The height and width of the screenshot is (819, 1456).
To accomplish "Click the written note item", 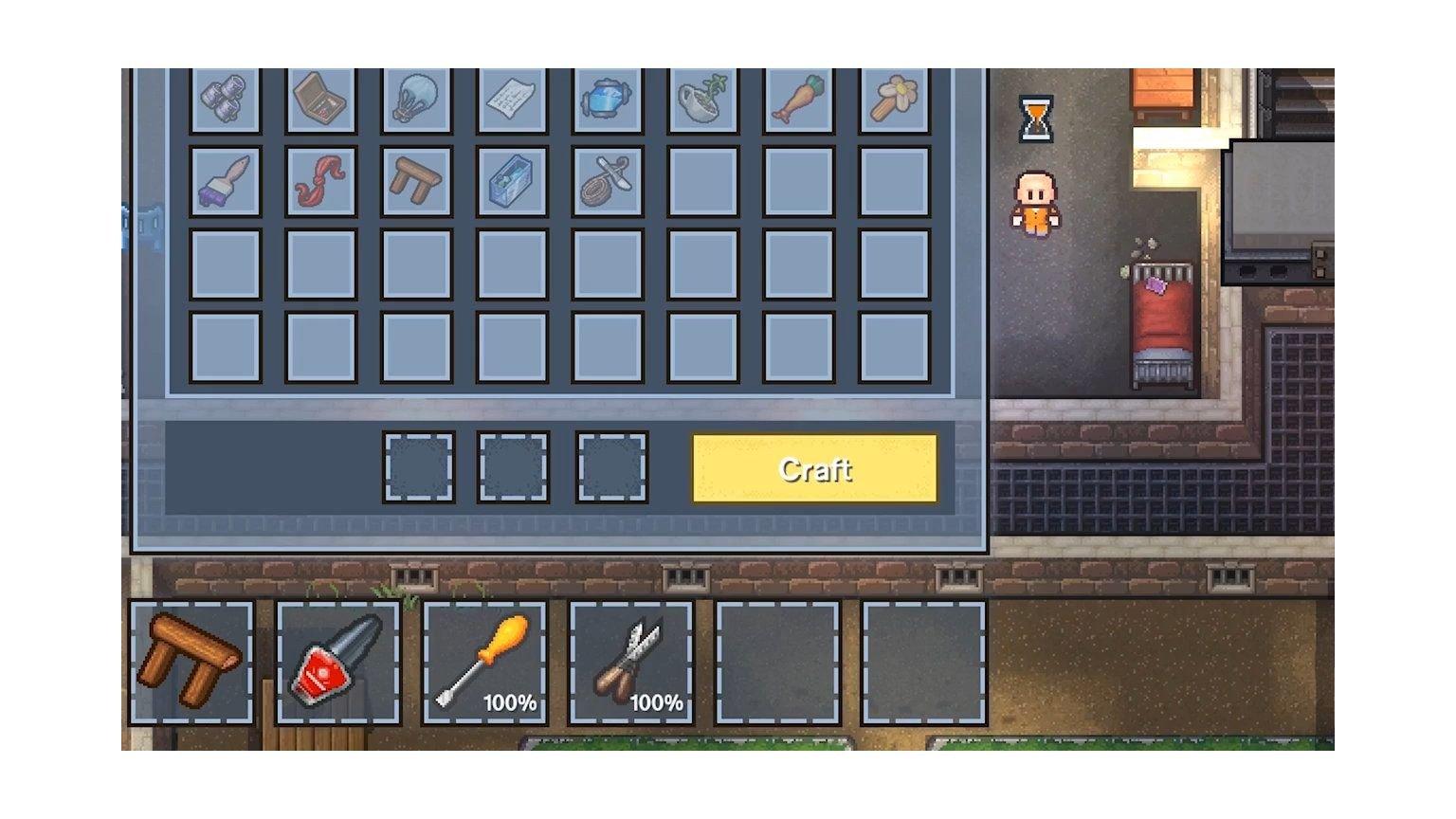I will pos(511,101).
